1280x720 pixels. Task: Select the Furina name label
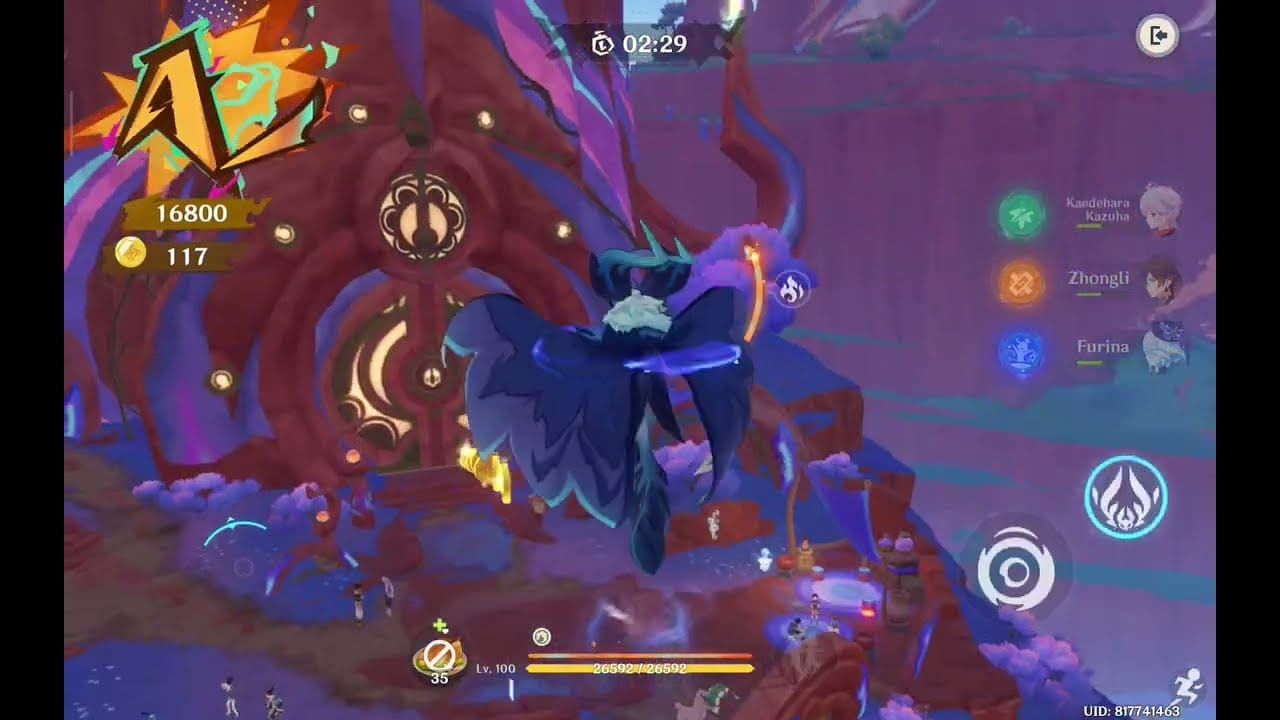pyautogui.click(x=1104, y=346)
